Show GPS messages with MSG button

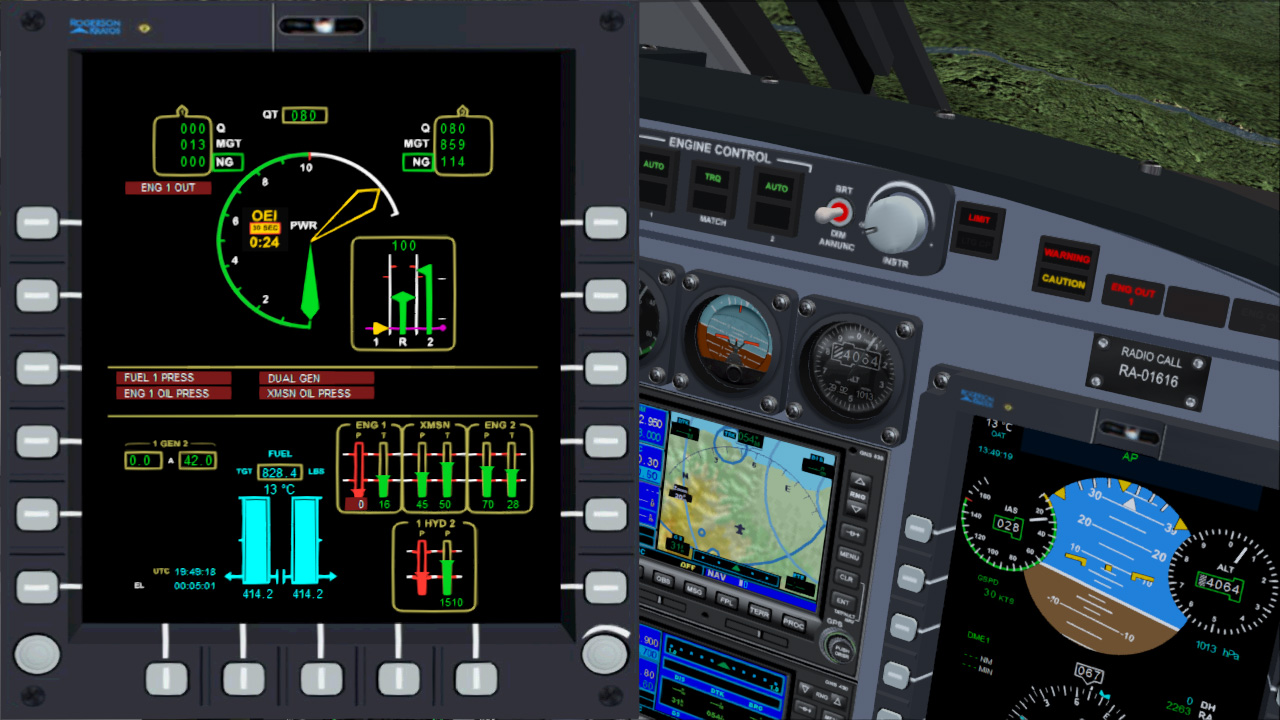[x=694, y=589]
